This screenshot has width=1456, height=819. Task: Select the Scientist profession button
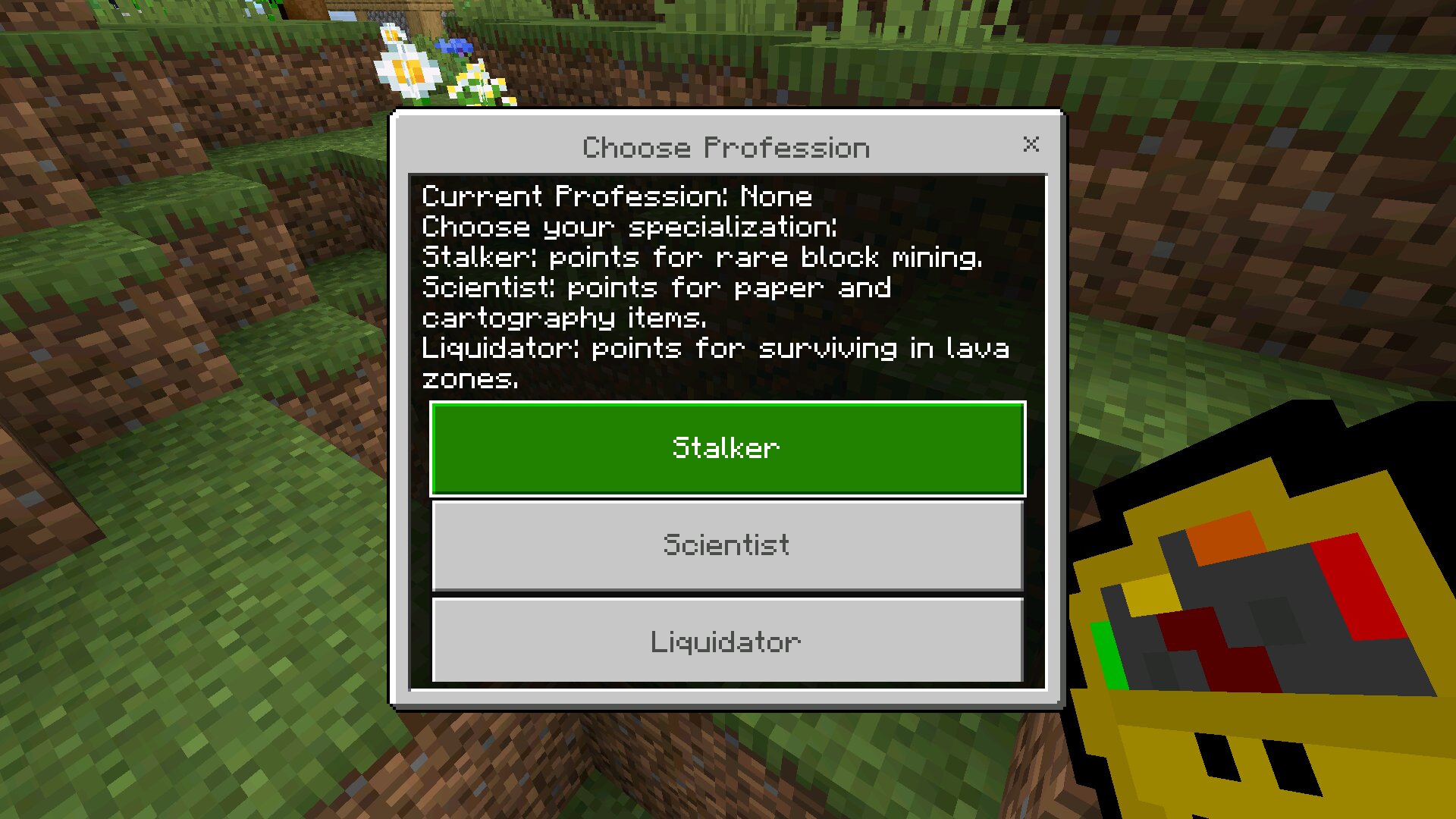coord(727,545)
